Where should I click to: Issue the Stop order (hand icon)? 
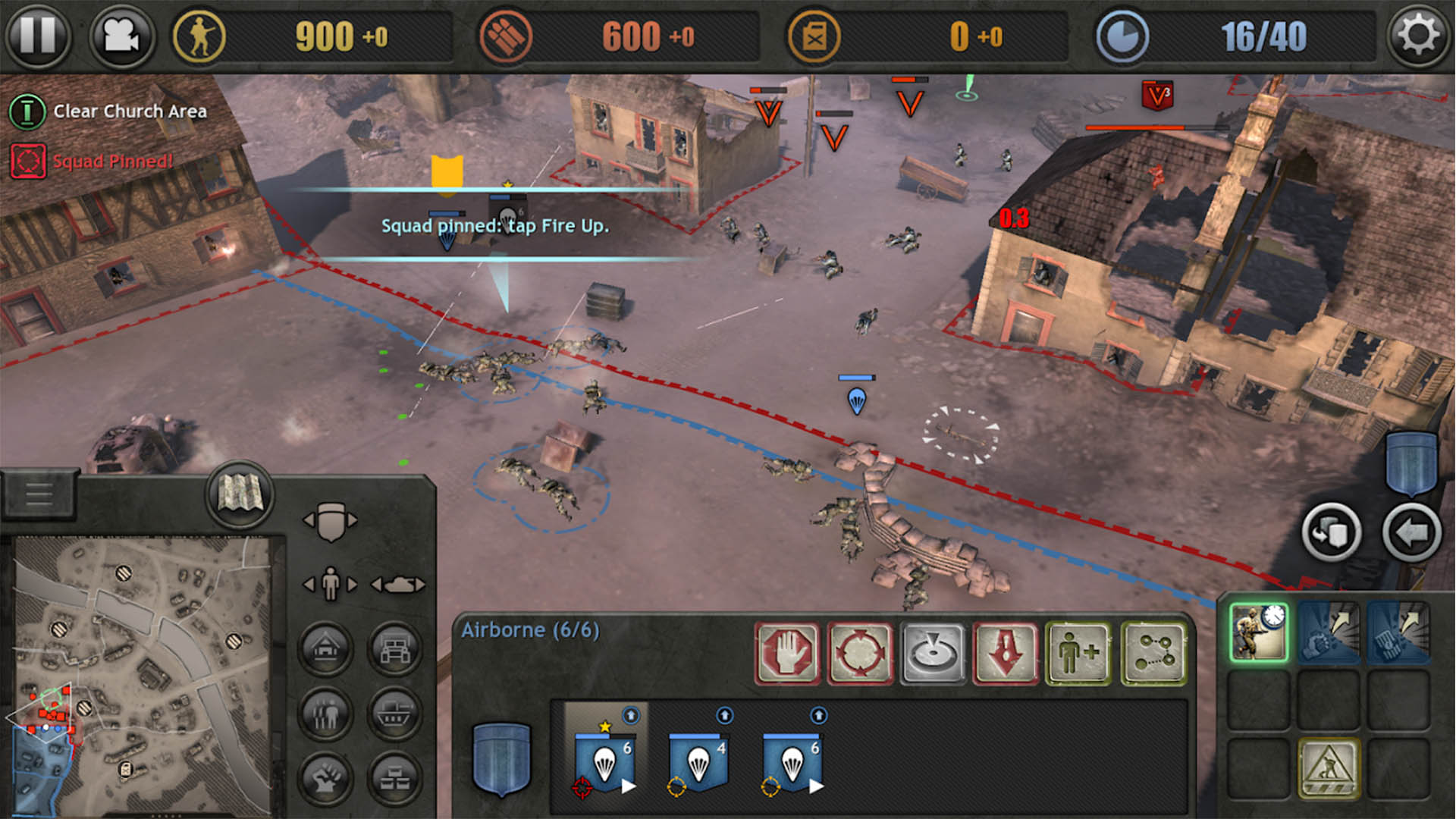(x=787, y=653)
